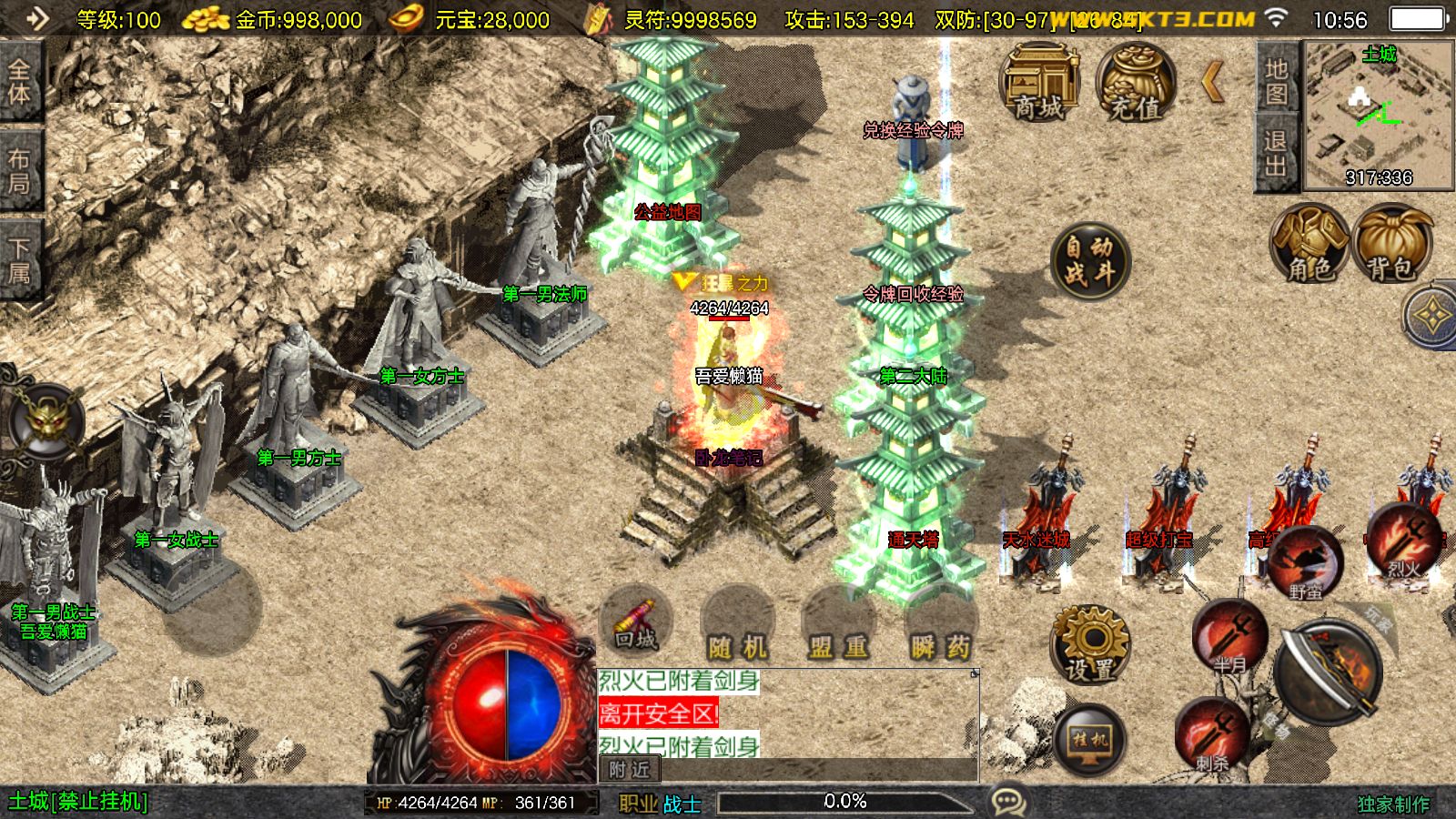Screen dimensions: 1456x819
Task: Open the 充值 recharge menu
Action: pyautogui.click(x=1135, y=84)
